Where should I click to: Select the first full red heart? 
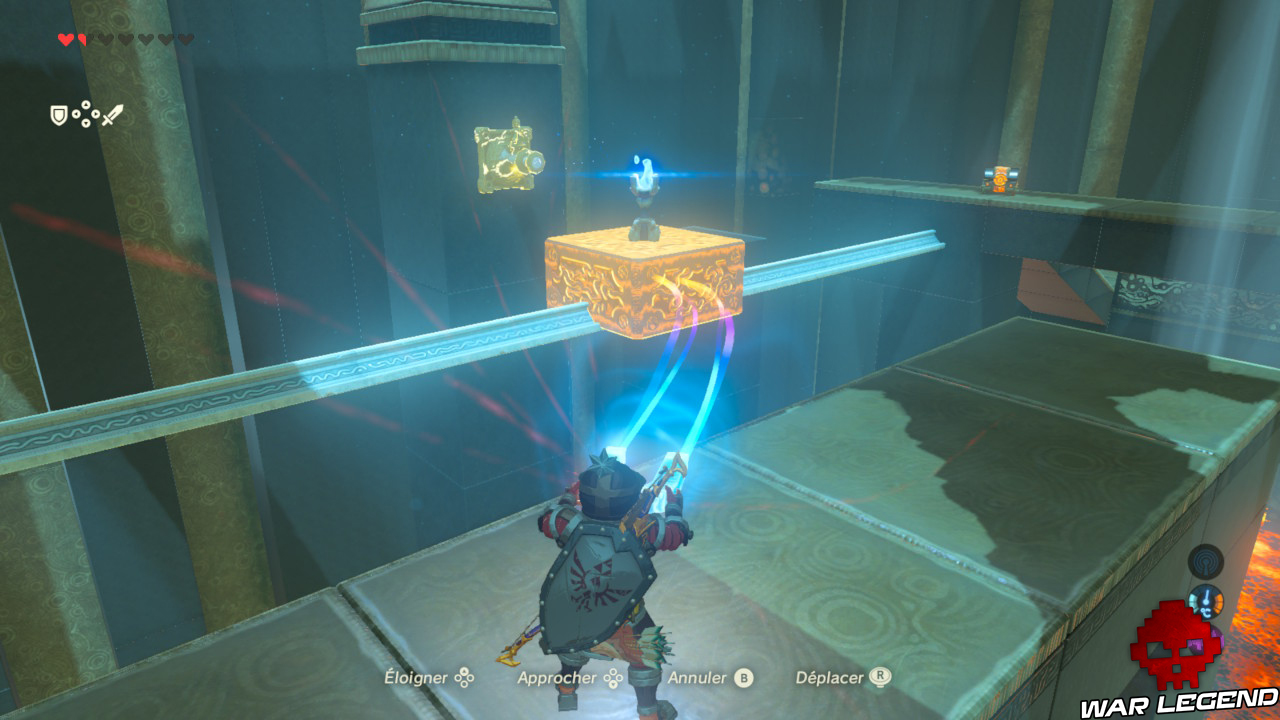coord(66,40)
